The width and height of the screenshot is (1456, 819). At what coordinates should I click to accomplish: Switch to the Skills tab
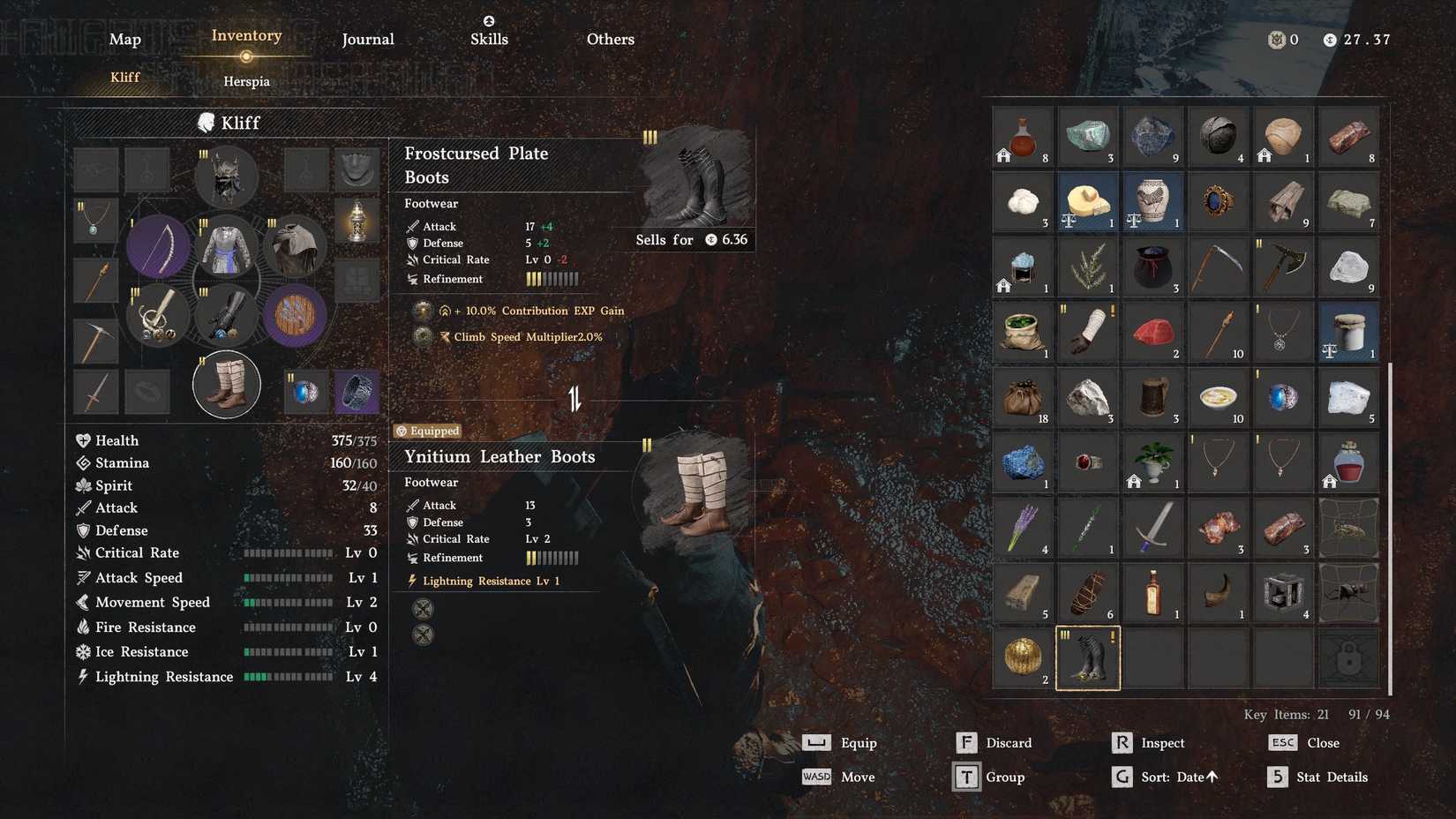489,39
